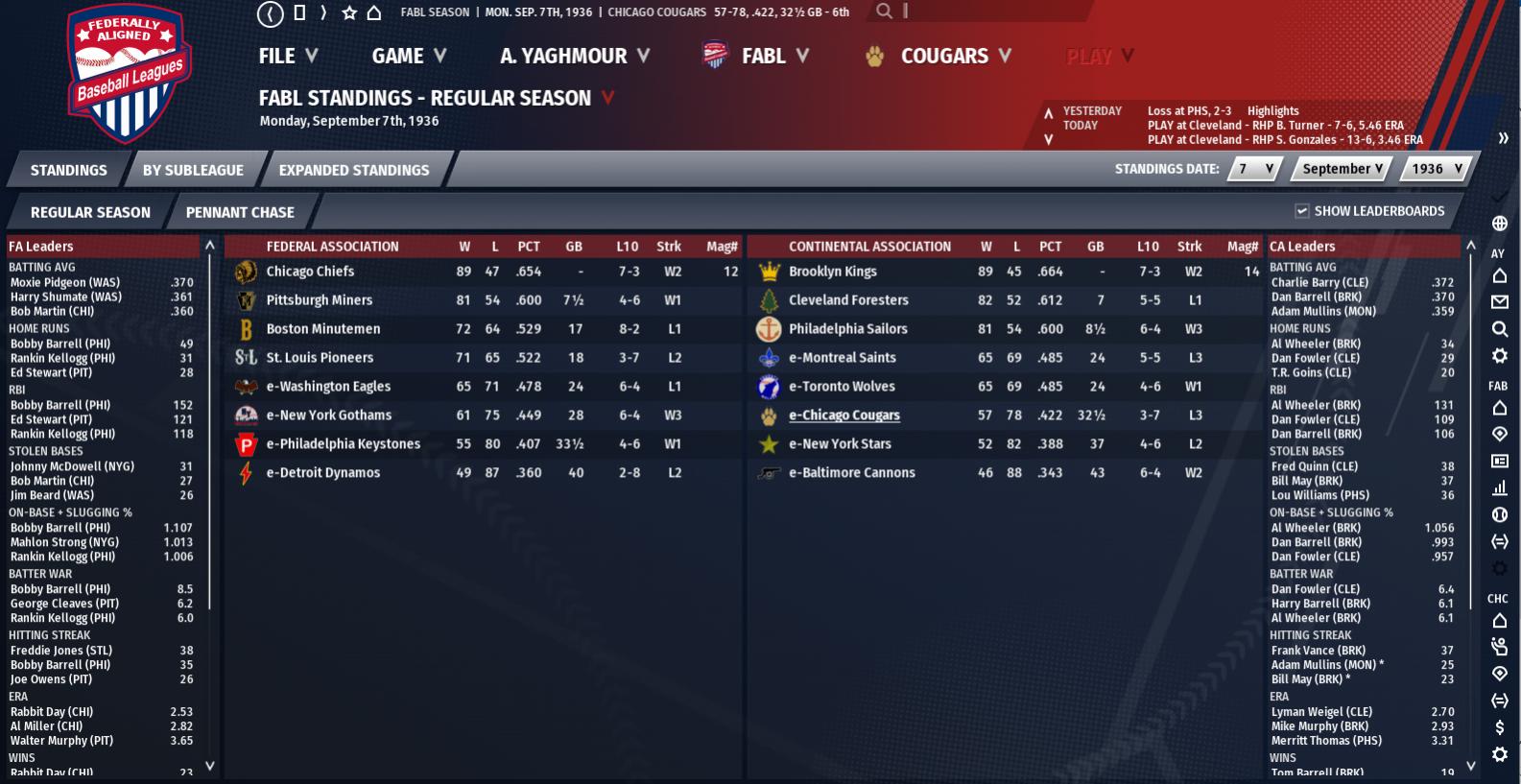Select the Pennant Chase tab
Image resolution: width=1521 pixels, height=784 pixels.
[240, 212]
